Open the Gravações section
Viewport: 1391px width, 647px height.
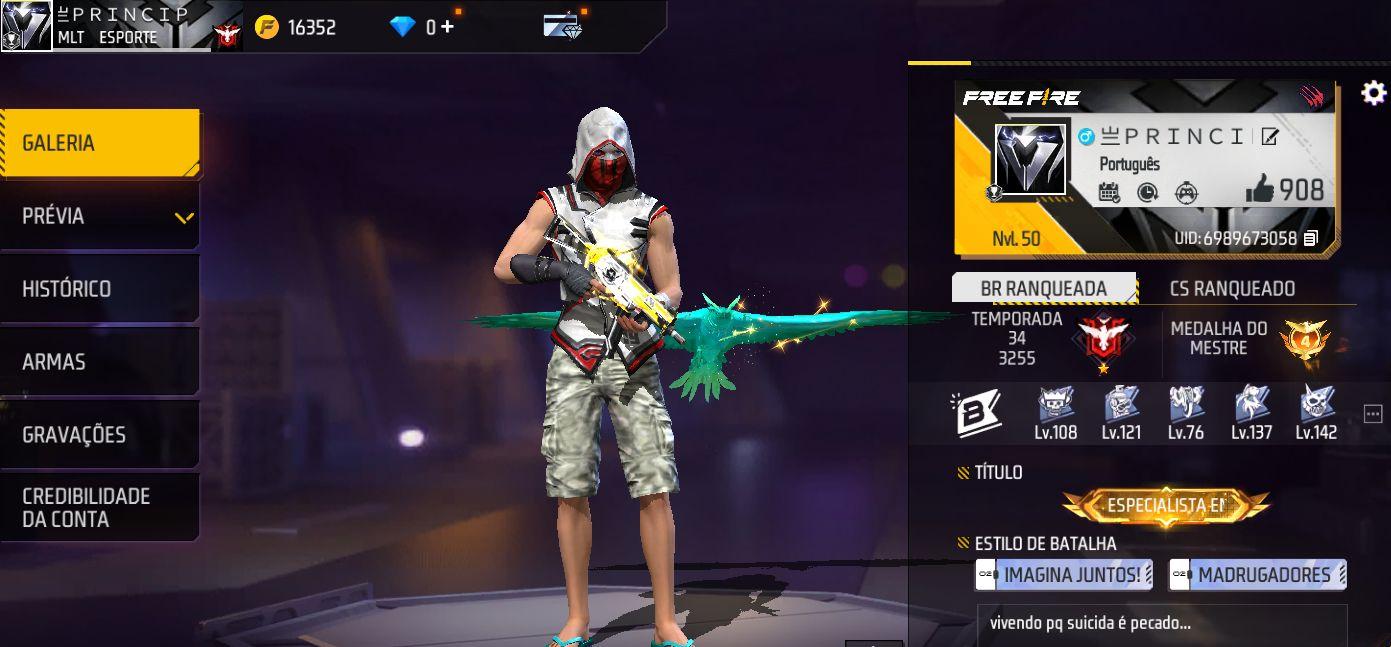[100, 435]
